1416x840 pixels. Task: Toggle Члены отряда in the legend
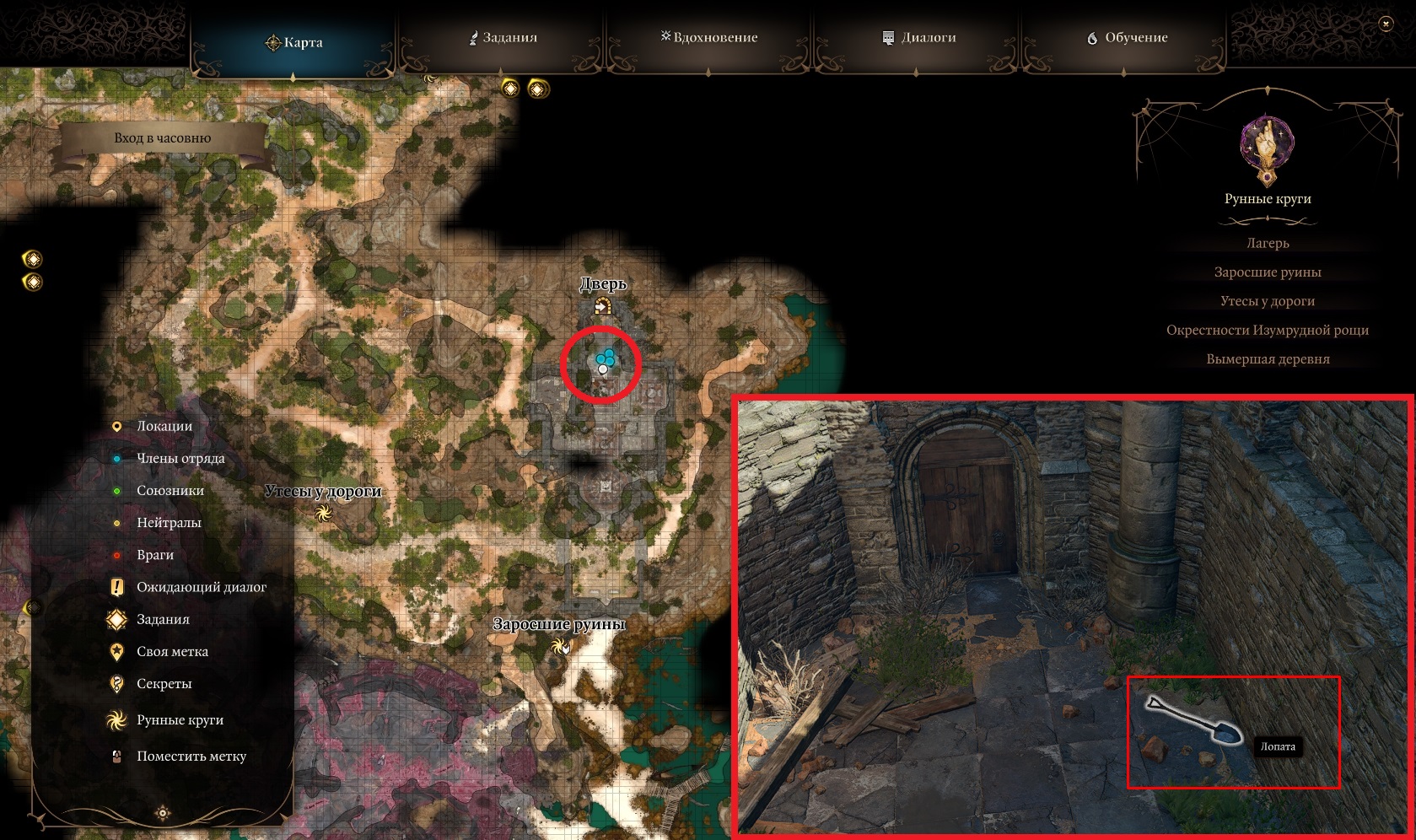tap(180, 458)
